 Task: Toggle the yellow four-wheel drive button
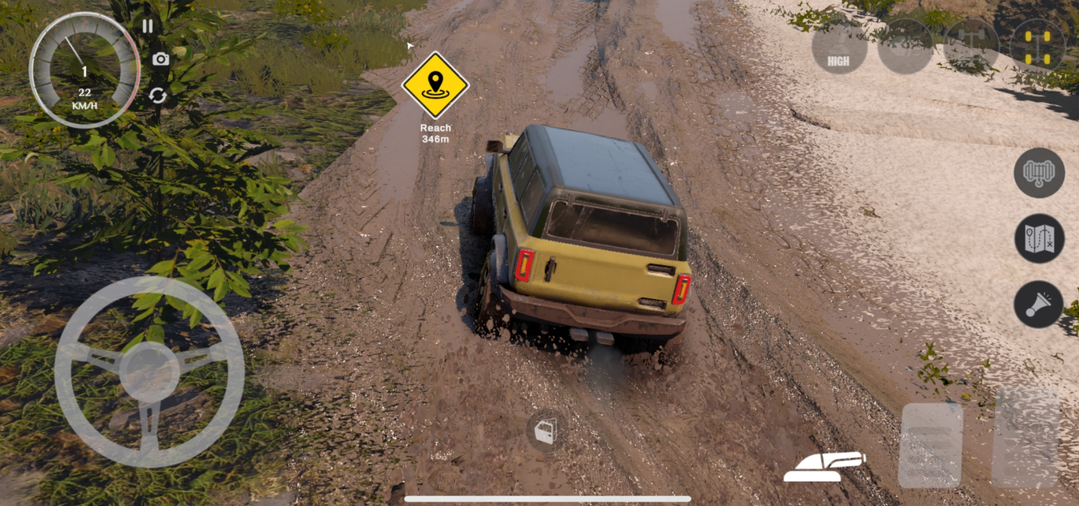(1037, 46)
